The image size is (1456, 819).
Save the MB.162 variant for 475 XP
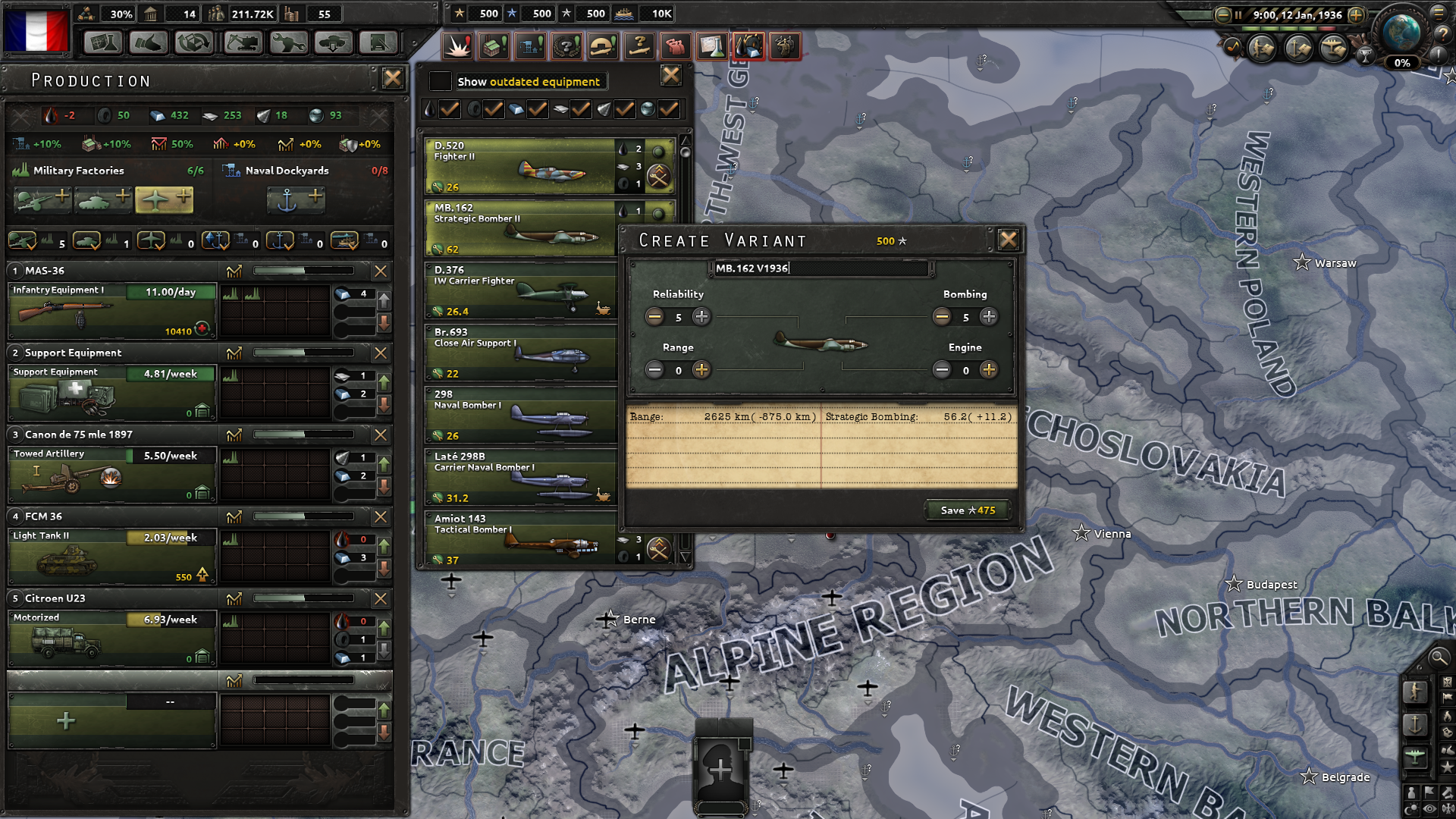point(967,510)
